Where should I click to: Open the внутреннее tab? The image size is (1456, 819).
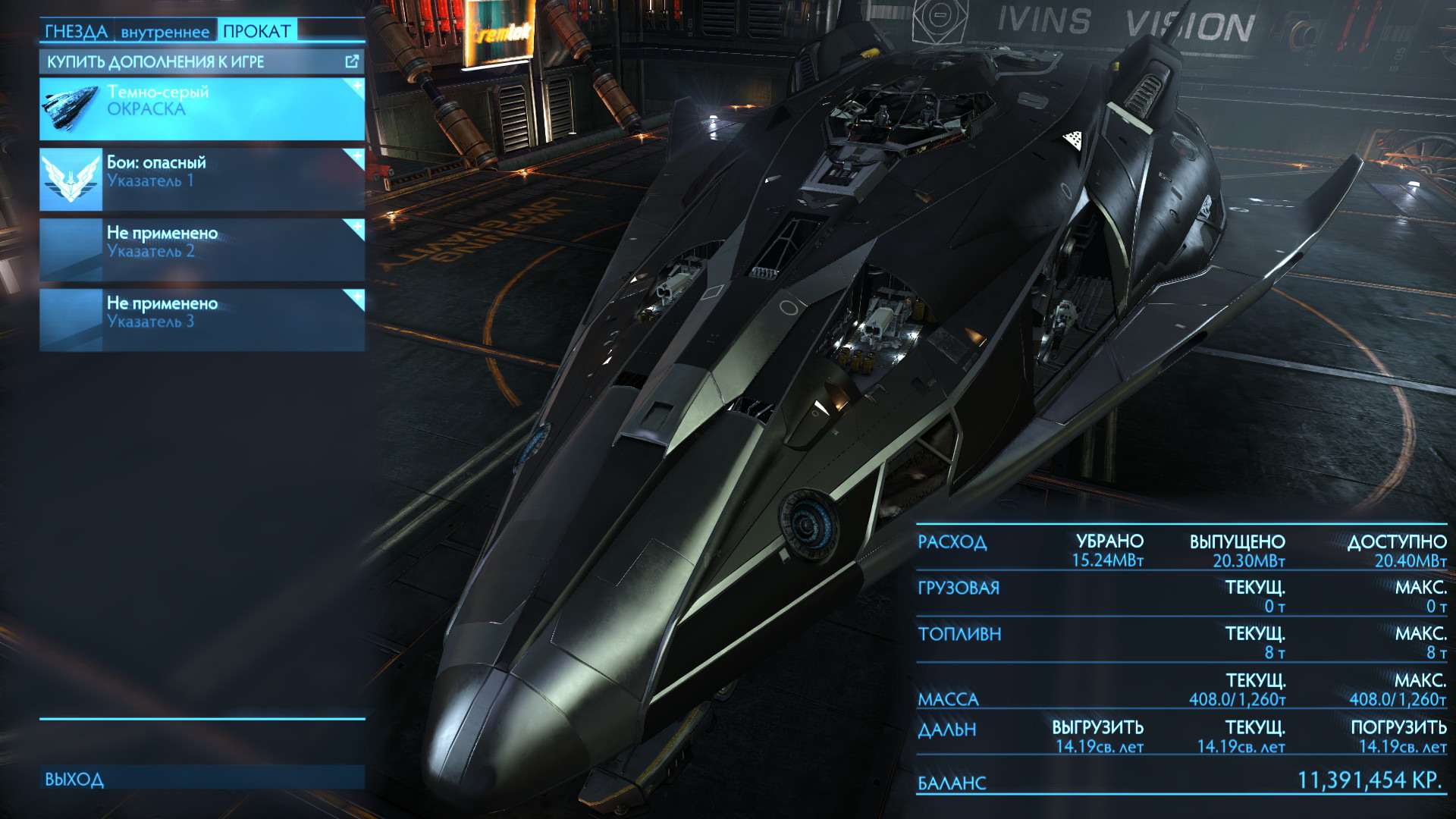pos(165,32)
